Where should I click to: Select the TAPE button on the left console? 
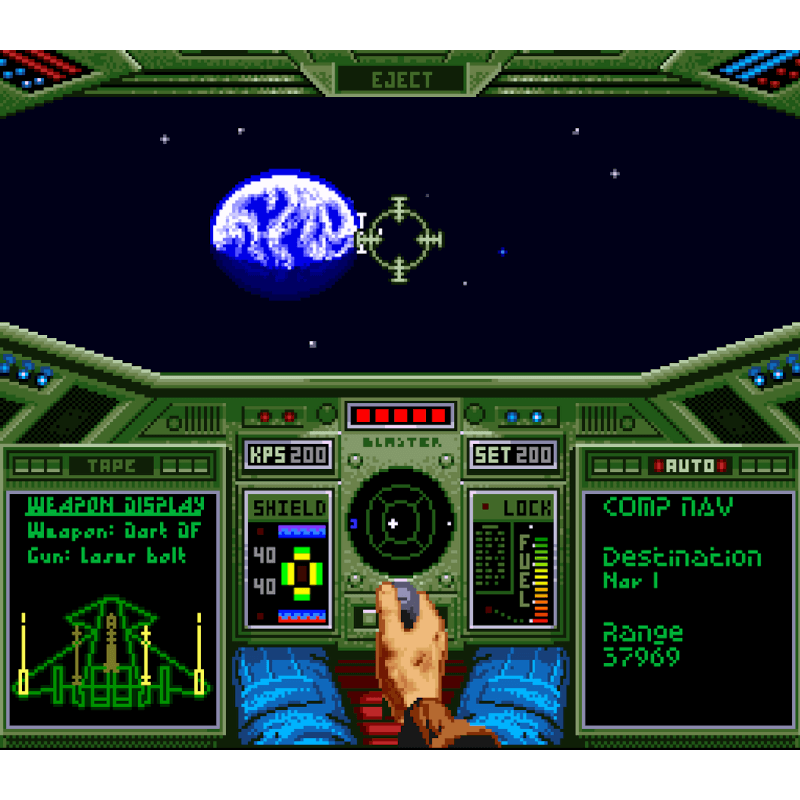click(x=111, y=466)
